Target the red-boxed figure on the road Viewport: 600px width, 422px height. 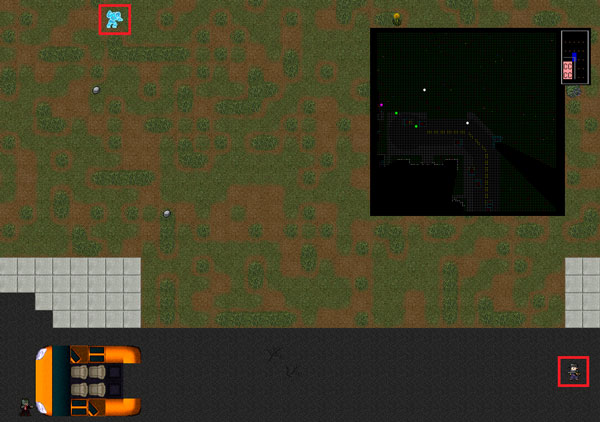(x=573, y=371)
